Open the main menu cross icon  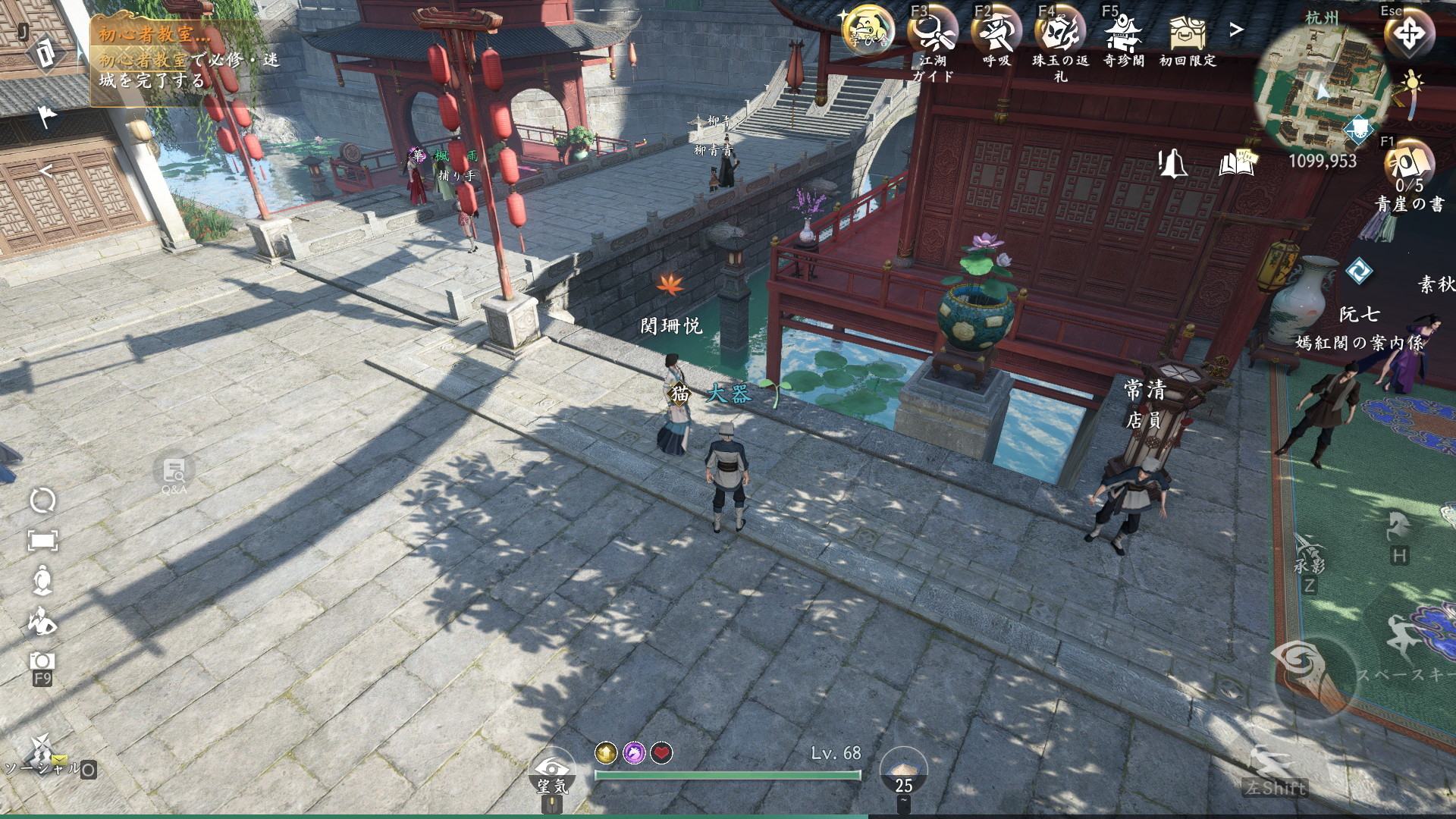pyautogui.click(x=1408, y=35)
